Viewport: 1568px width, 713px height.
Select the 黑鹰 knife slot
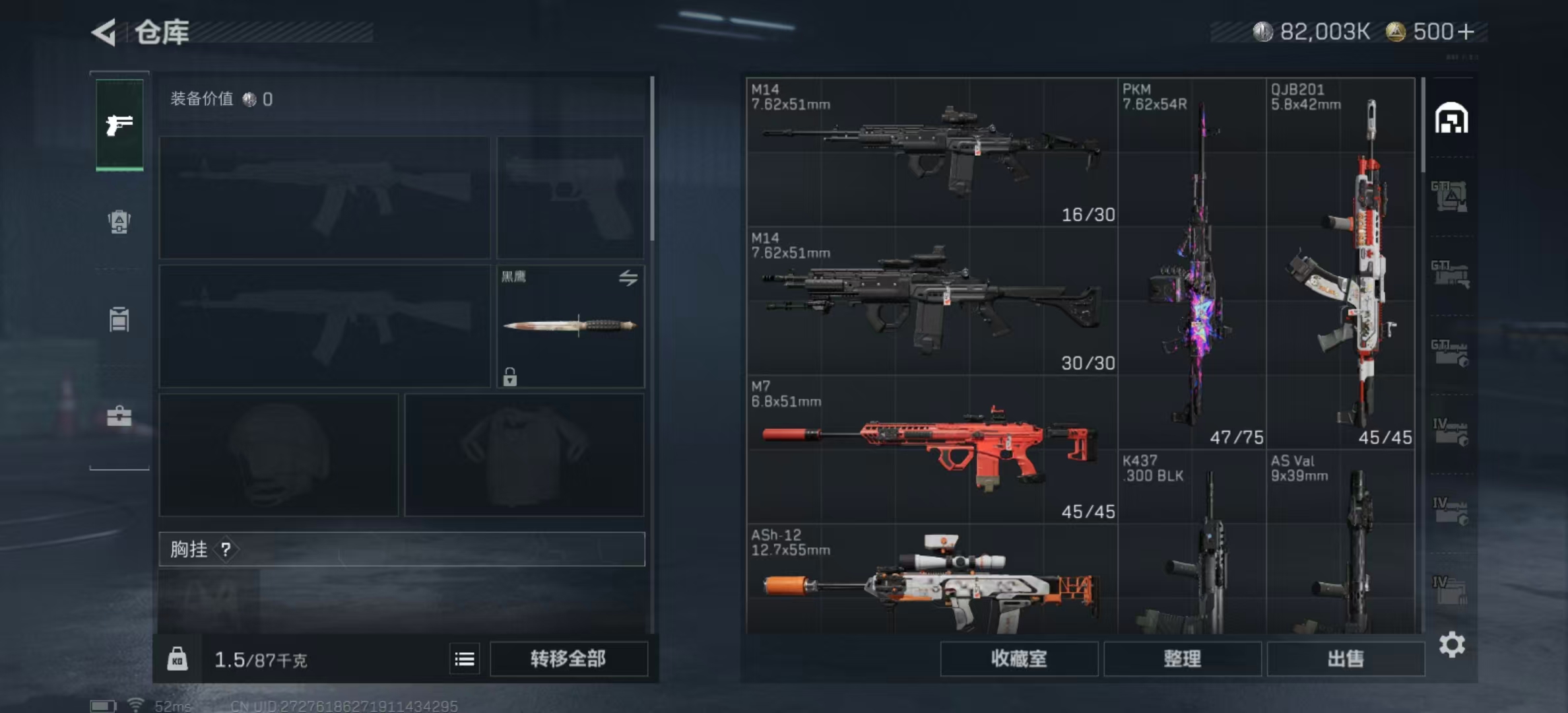click(570, 326)
